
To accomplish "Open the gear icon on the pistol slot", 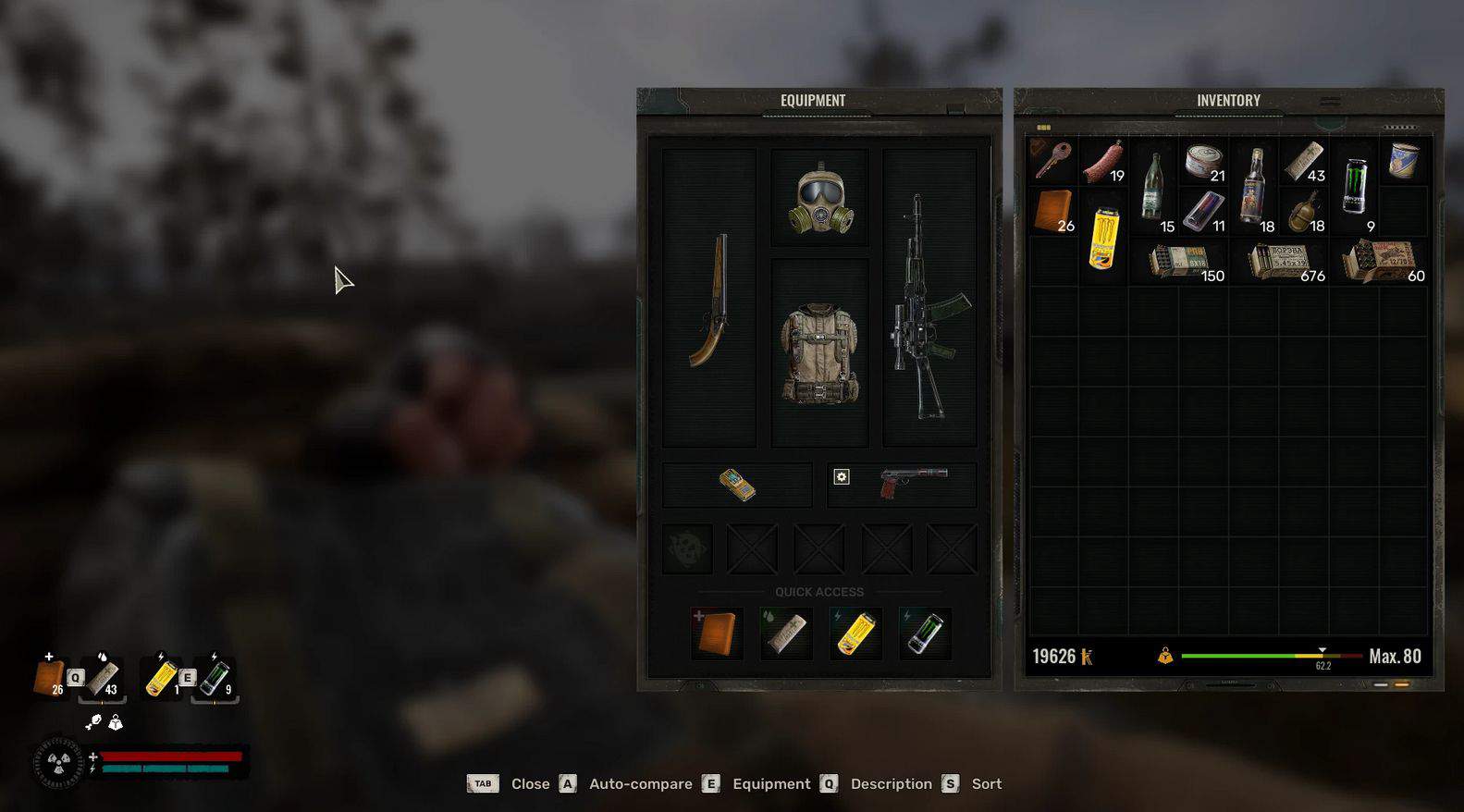I will click(x=842, y=477).
